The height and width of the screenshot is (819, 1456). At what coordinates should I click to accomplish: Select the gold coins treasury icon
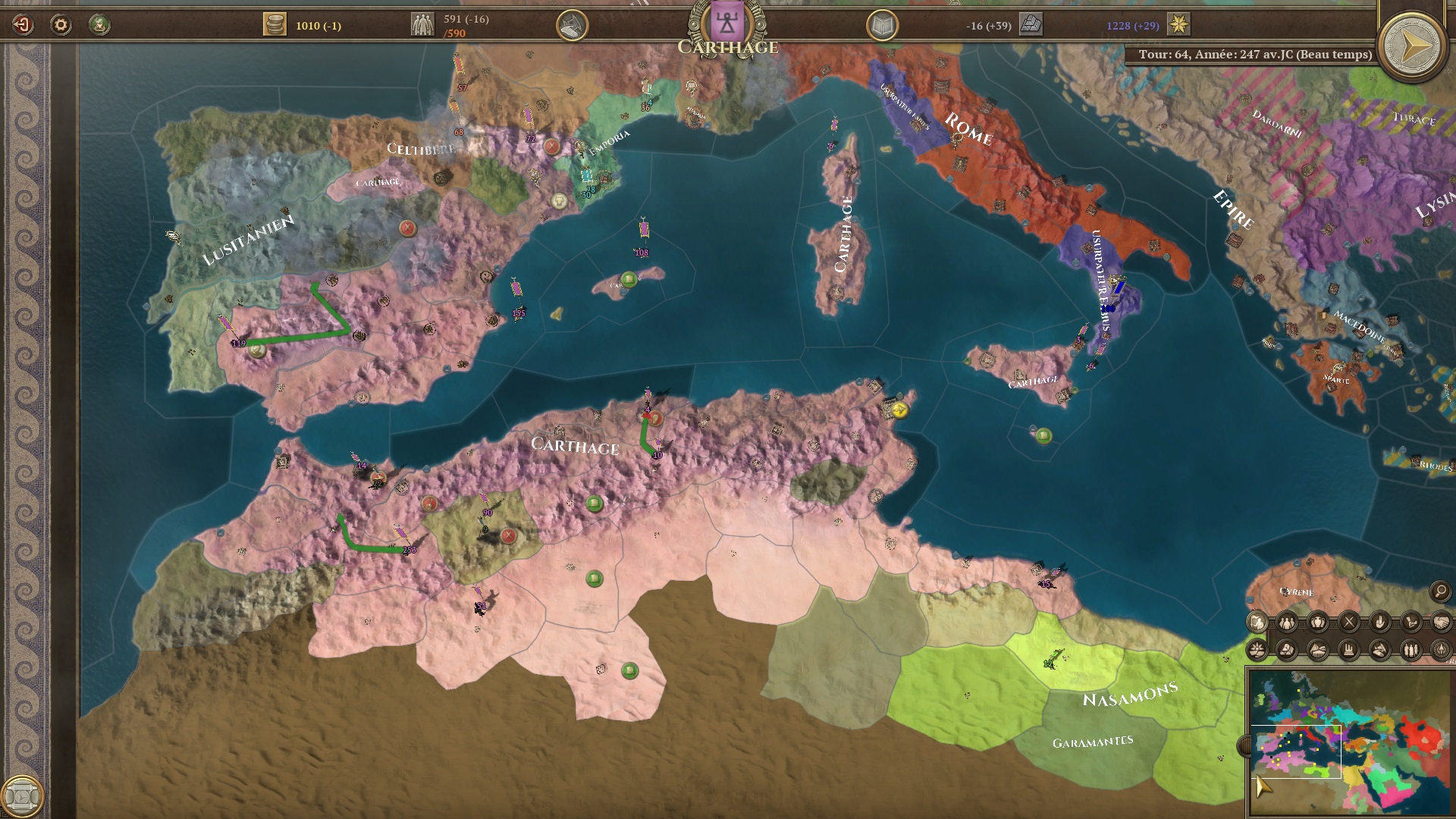click(x=275, y=25)
